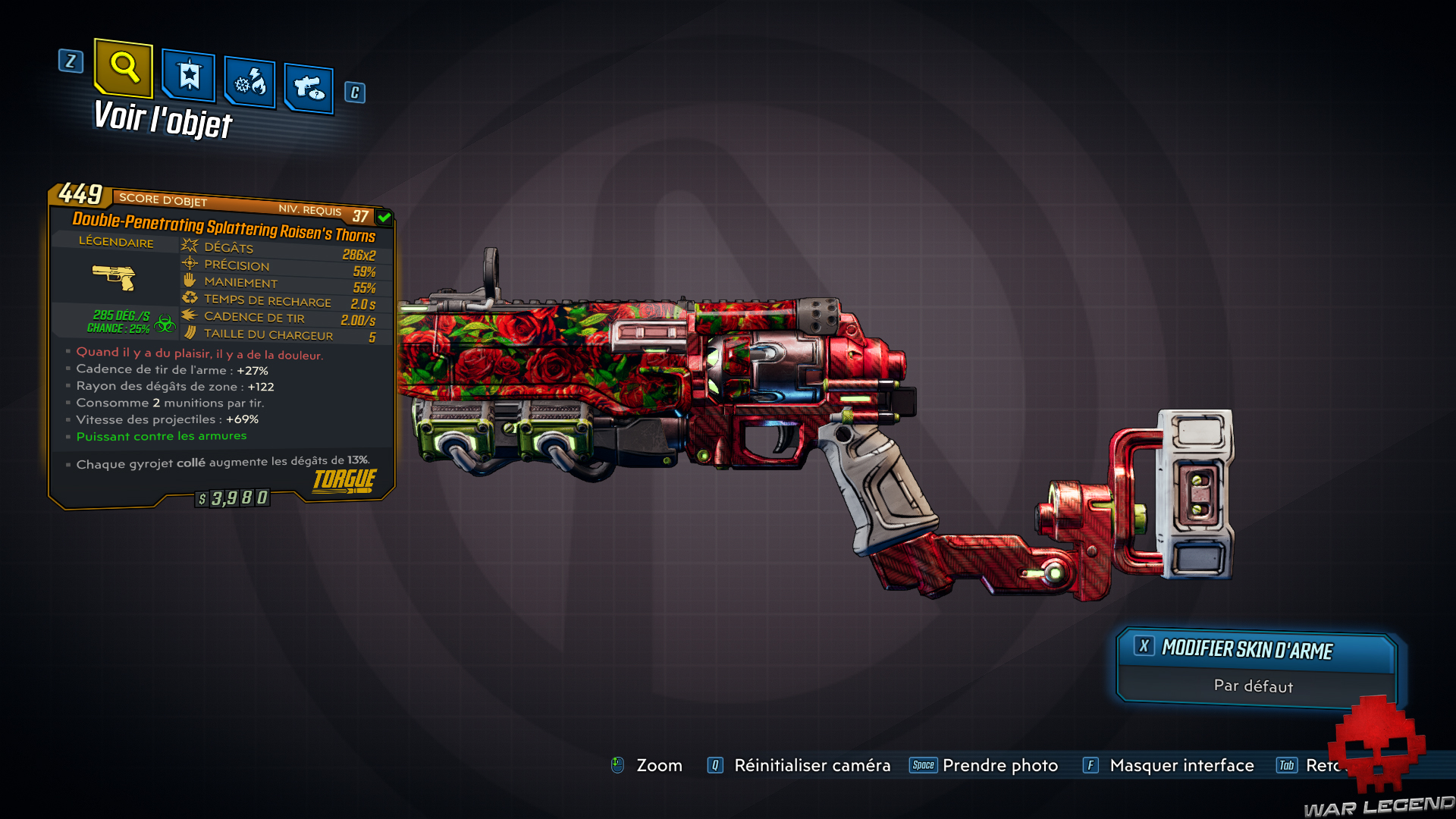
Task: Click the hand icon next to Maniement
Action: 189,281
